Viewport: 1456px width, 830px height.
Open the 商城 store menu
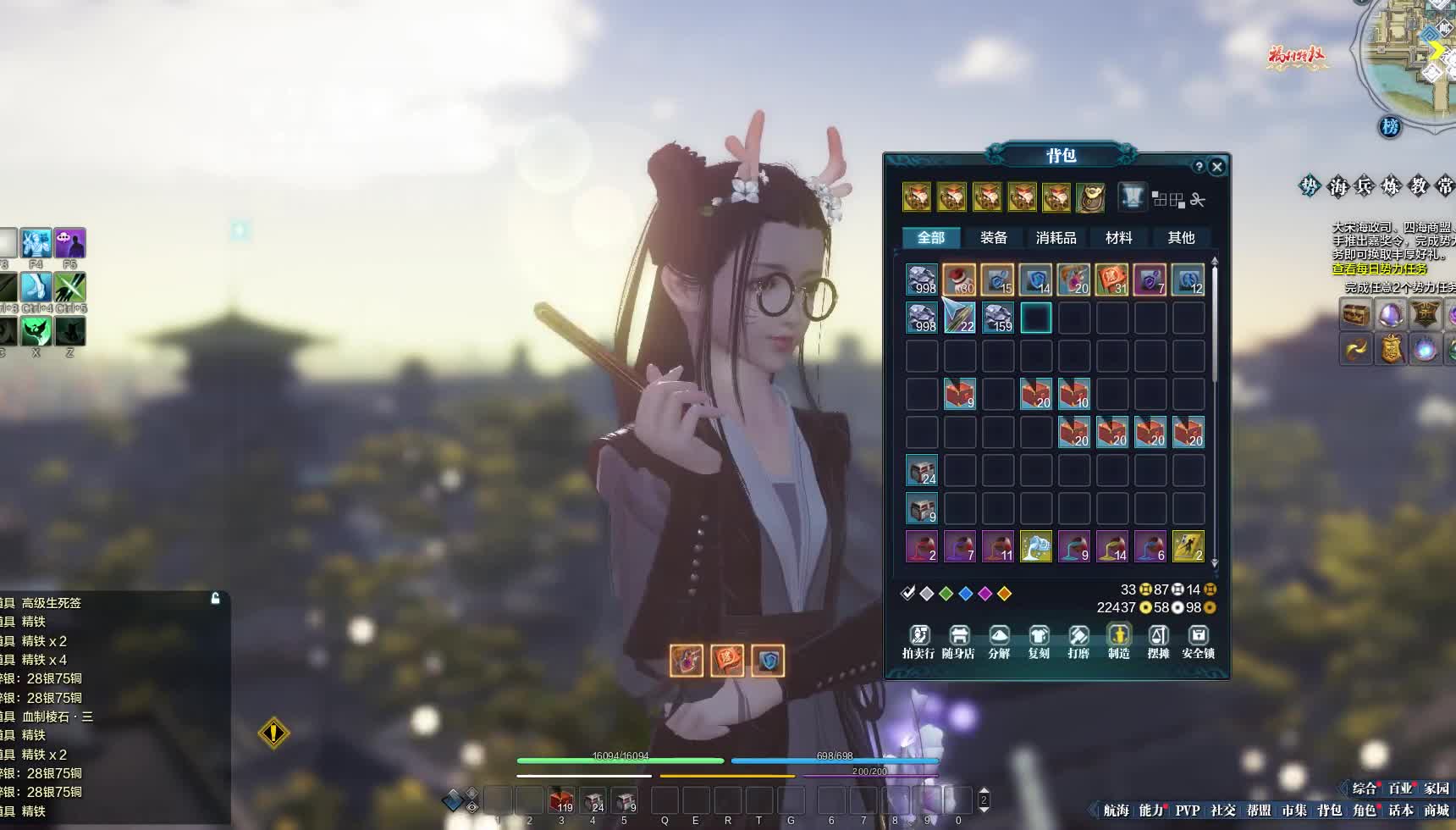click(x=1436, y=811)
